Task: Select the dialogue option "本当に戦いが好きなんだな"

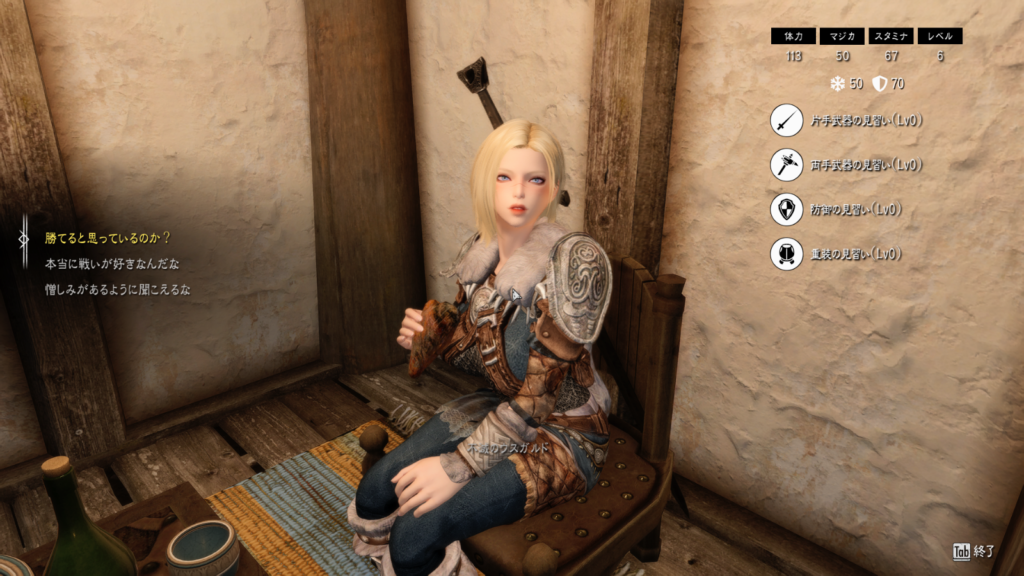Action: (x=111, y=264)
